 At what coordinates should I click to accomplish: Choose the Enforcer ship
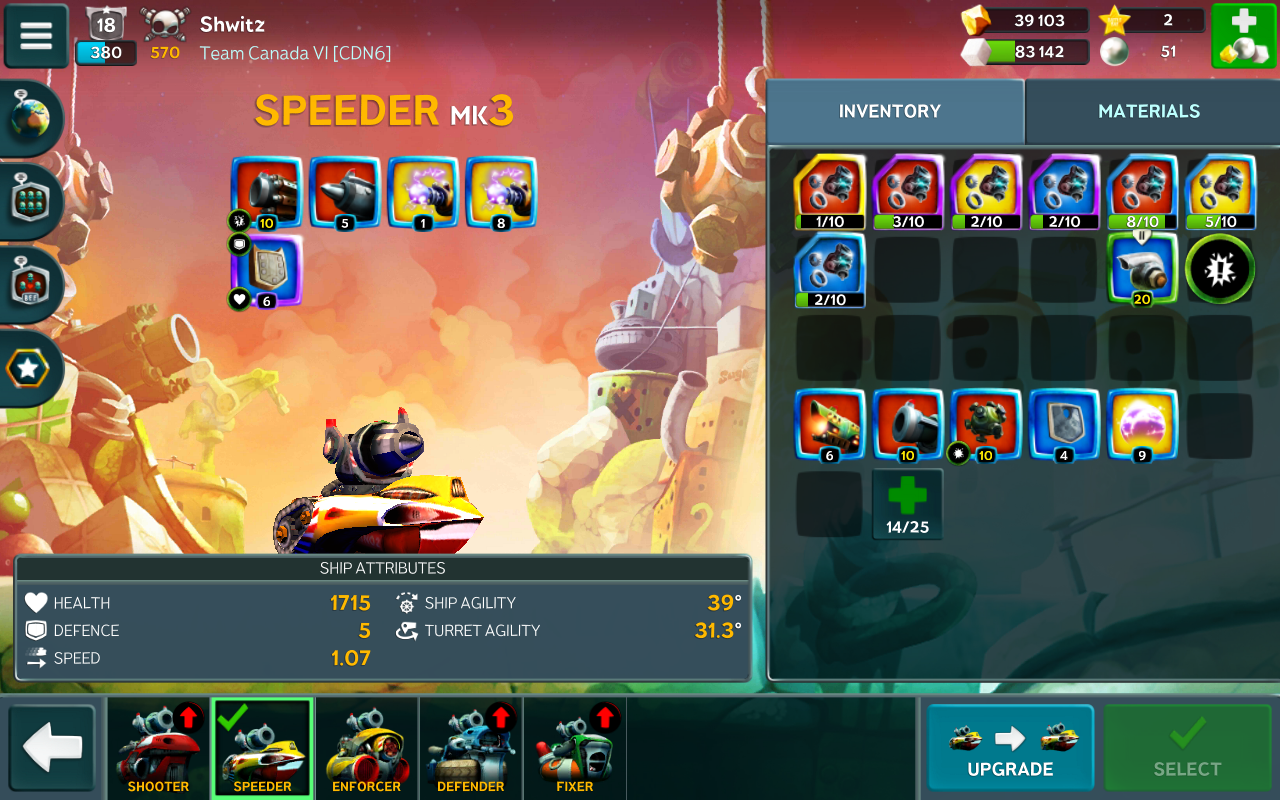click(x=366, y=748)
